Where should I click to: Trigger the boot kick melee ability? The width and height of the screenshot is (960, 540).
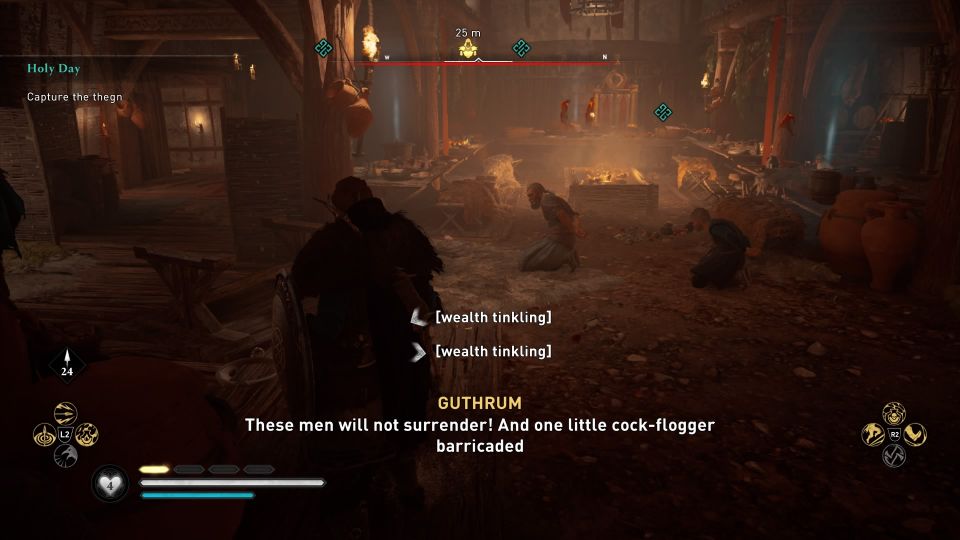click(914, 434)
